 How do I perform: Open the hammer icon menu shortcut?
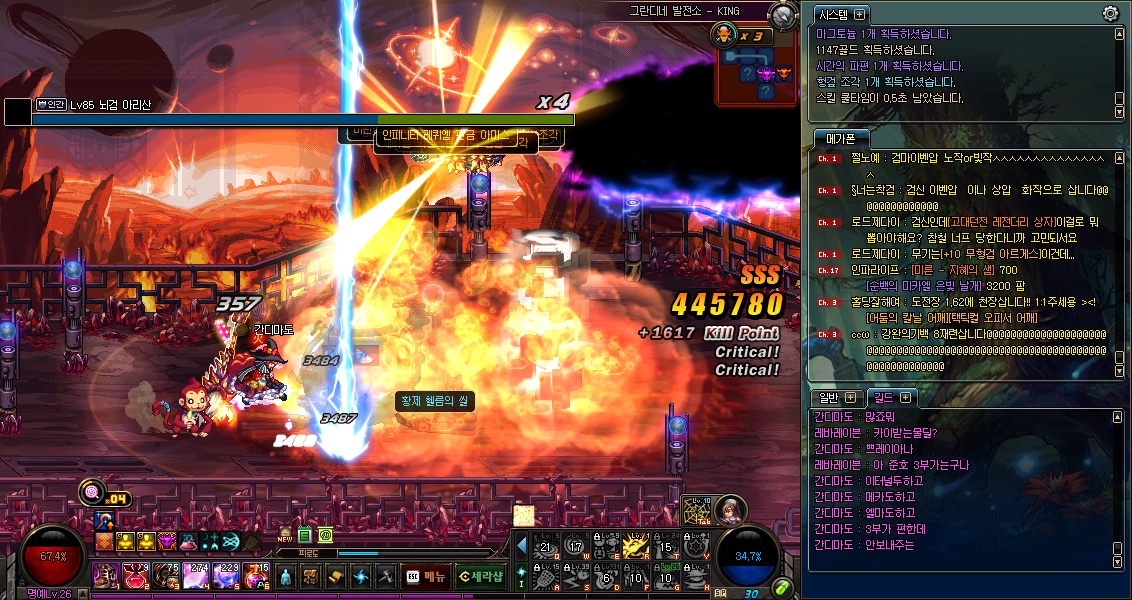coord(385,576)
